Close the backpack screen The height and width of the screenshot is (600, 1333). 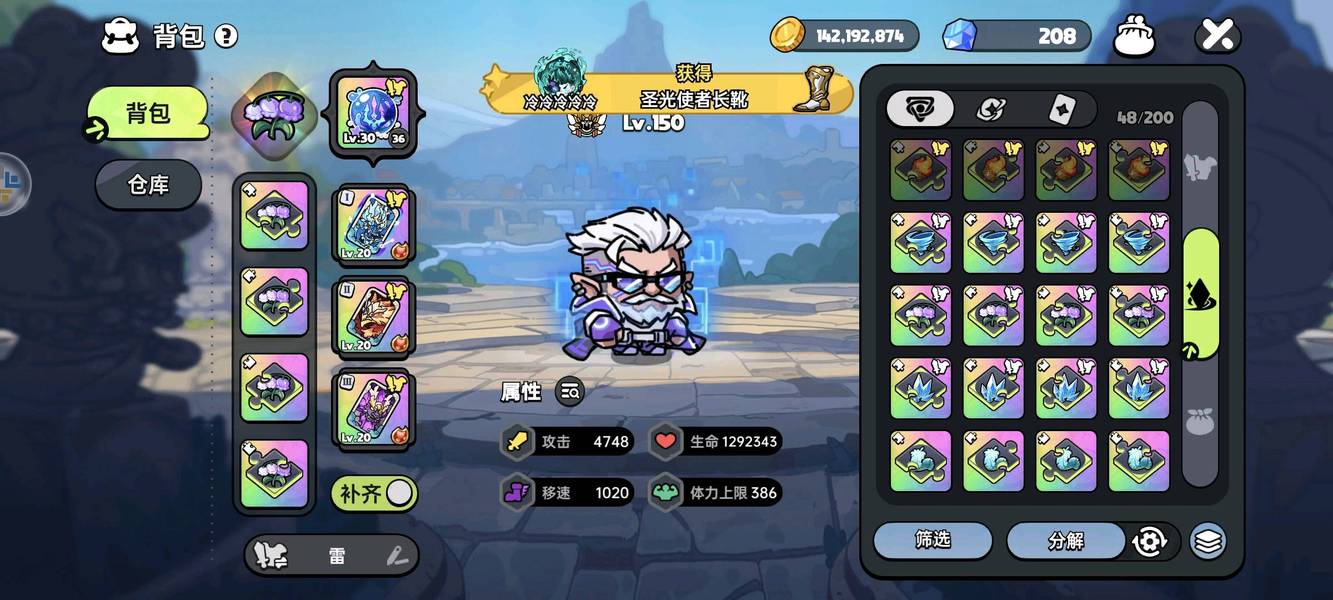1218,37
